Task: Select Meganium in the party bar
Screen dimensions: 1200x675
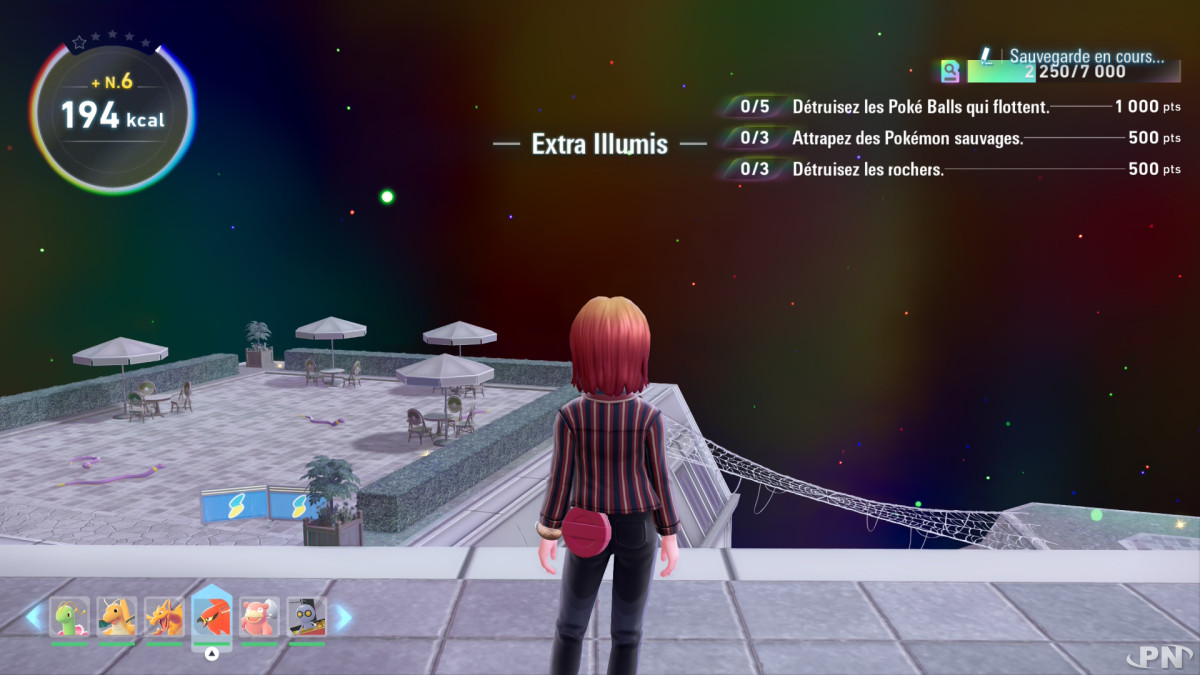Action: (70, 617)
